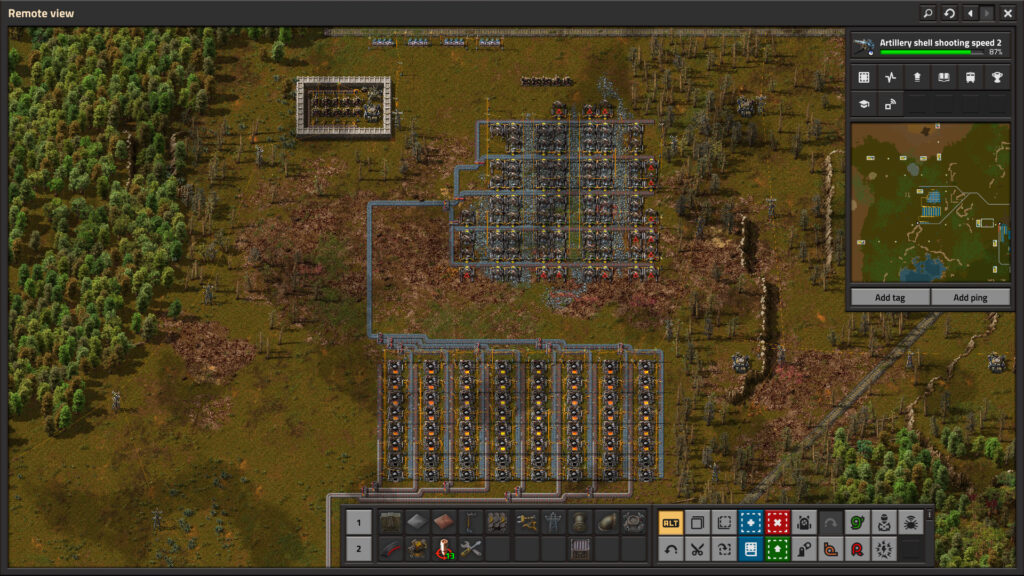The height and width of the screenshot is (576, 1024).
Task: Select the red deconstruction planner tool
Action: pos(777,522)
